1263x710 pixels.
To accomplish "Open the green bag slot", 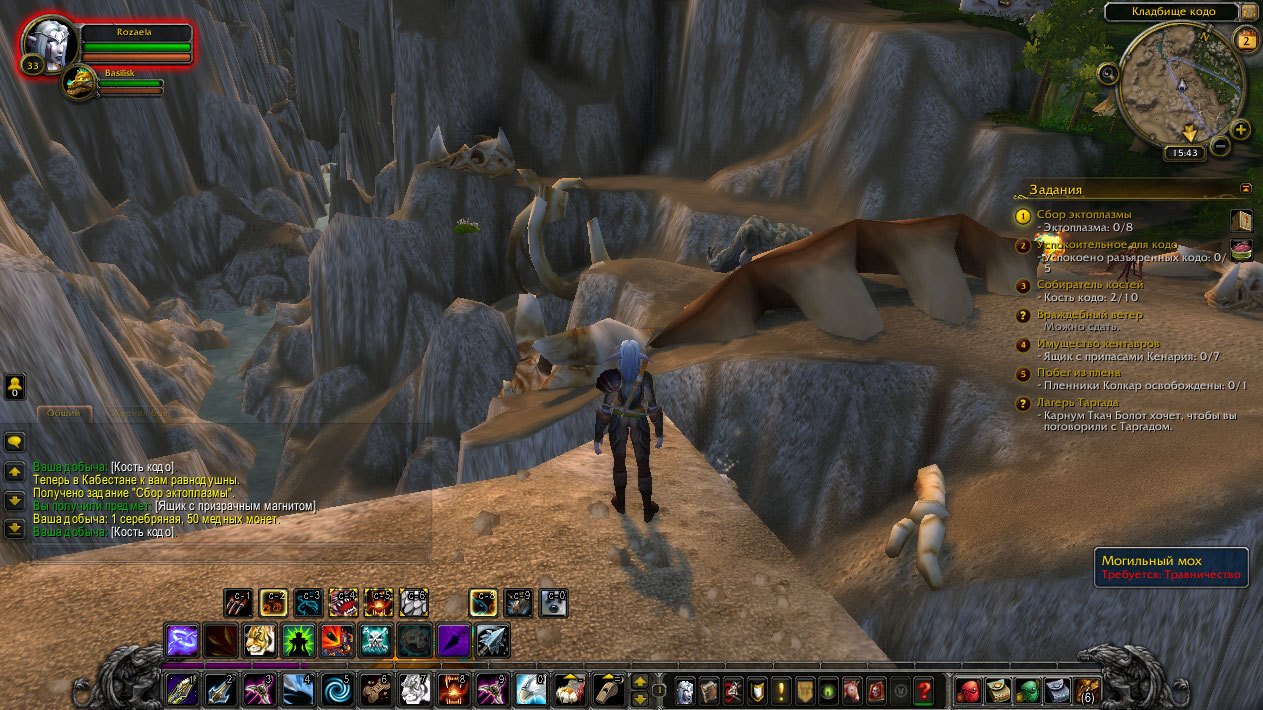I will (x=1027, y=689).
